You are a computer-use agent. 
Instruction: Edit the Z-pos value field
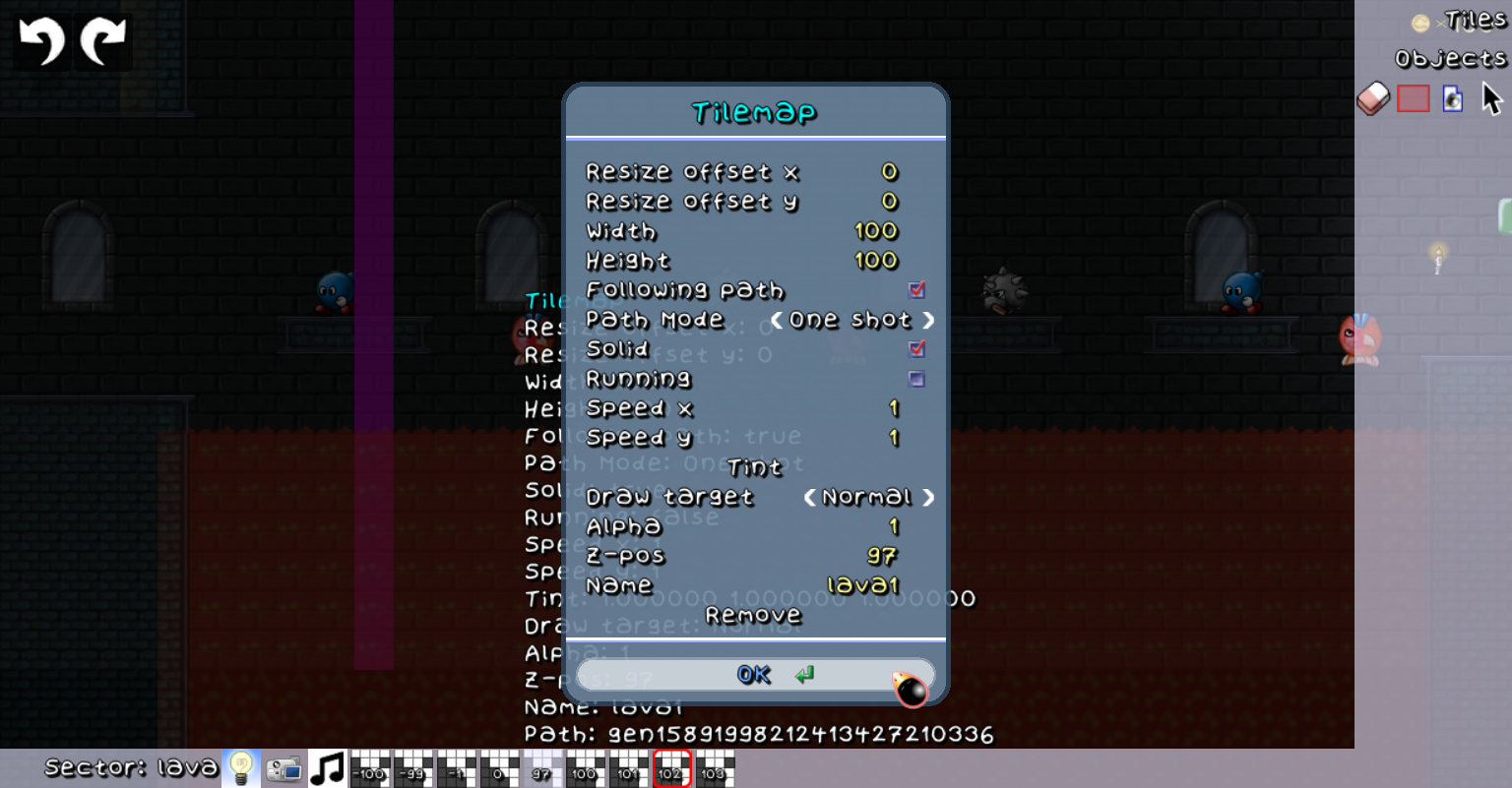881,557
